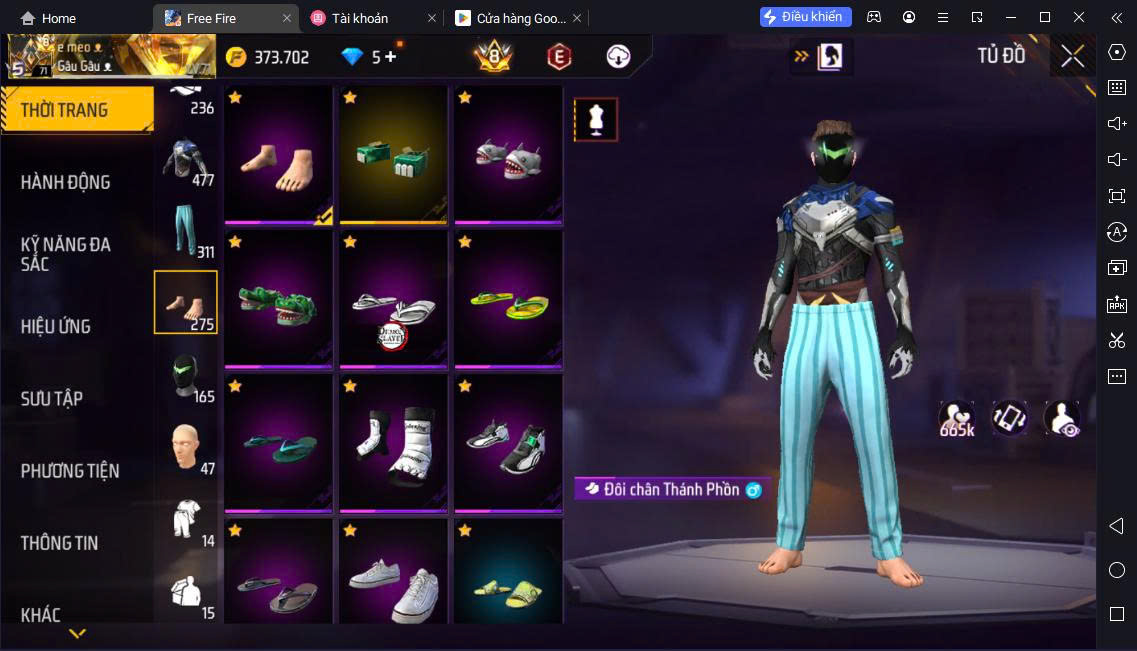Open the mask subcategory with 165 items

186,374
